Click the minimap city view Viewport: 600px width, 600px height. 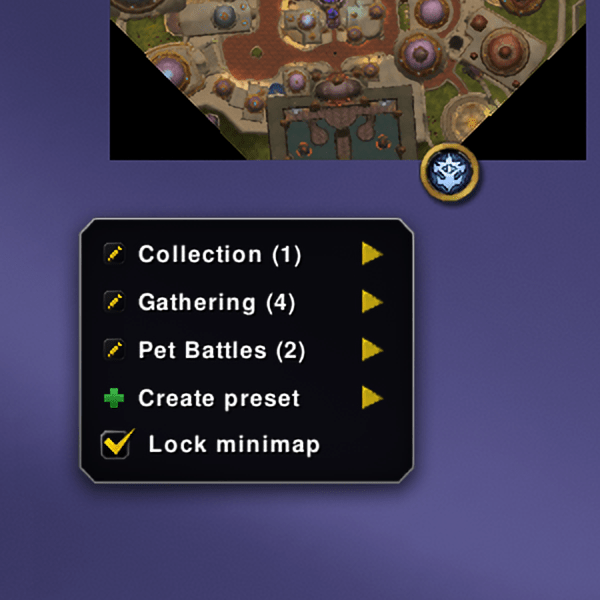(x=340, y=70)
